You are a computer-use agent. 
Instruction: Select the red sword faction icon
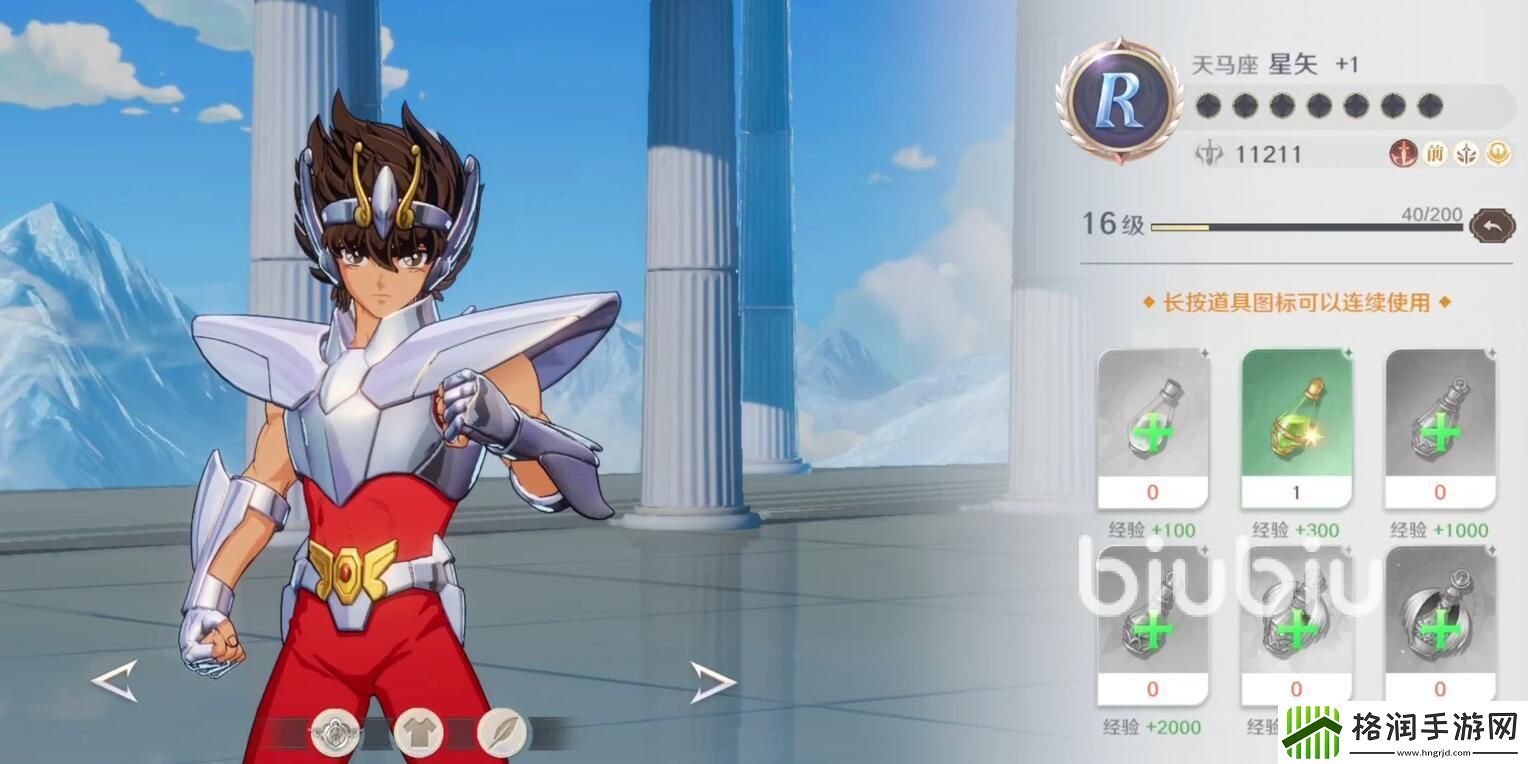[1403, 154]
